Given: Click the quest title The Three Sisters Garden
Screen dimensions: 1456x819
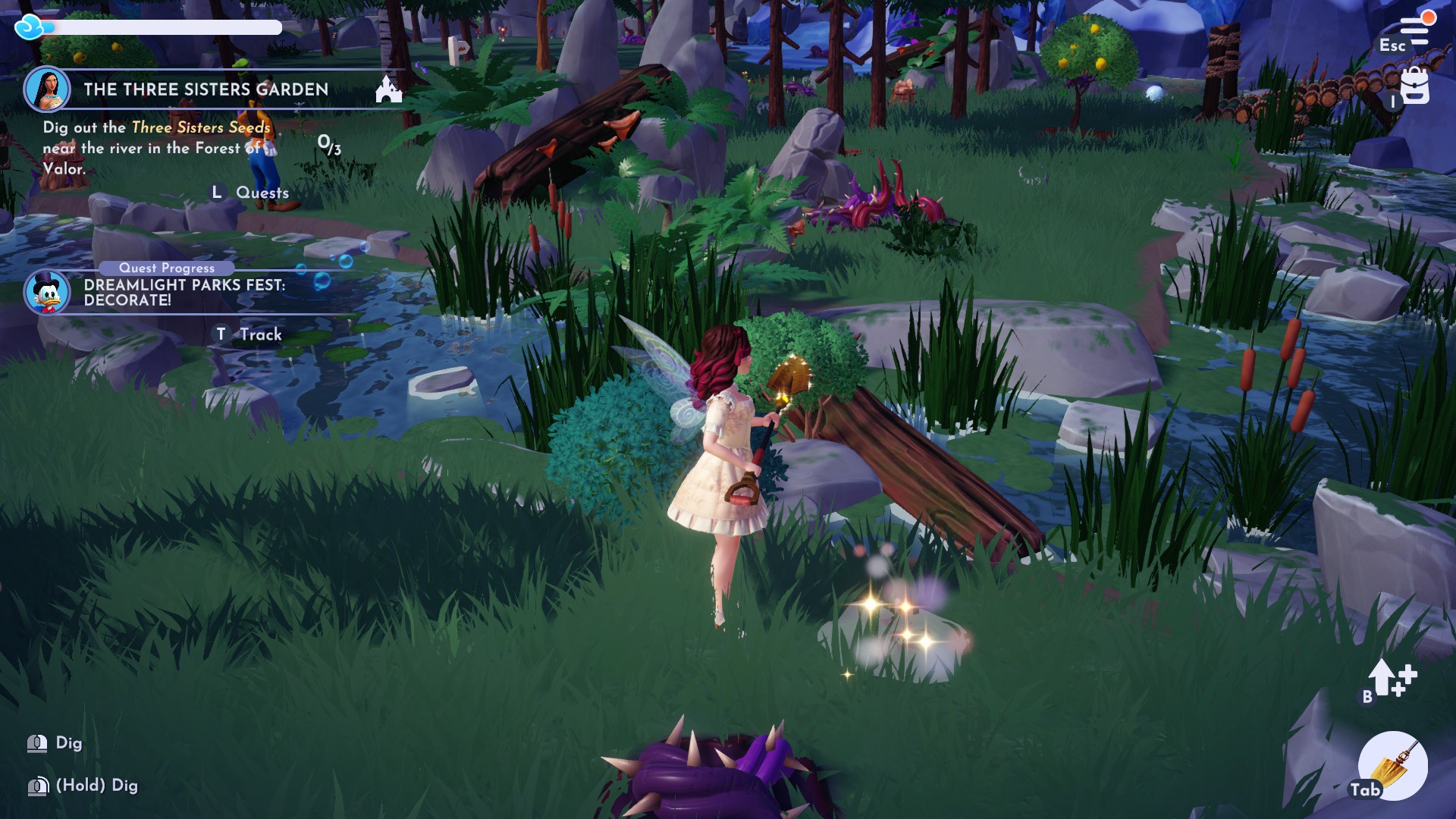Looking at the screenshot, I should (x=206, y=89).
